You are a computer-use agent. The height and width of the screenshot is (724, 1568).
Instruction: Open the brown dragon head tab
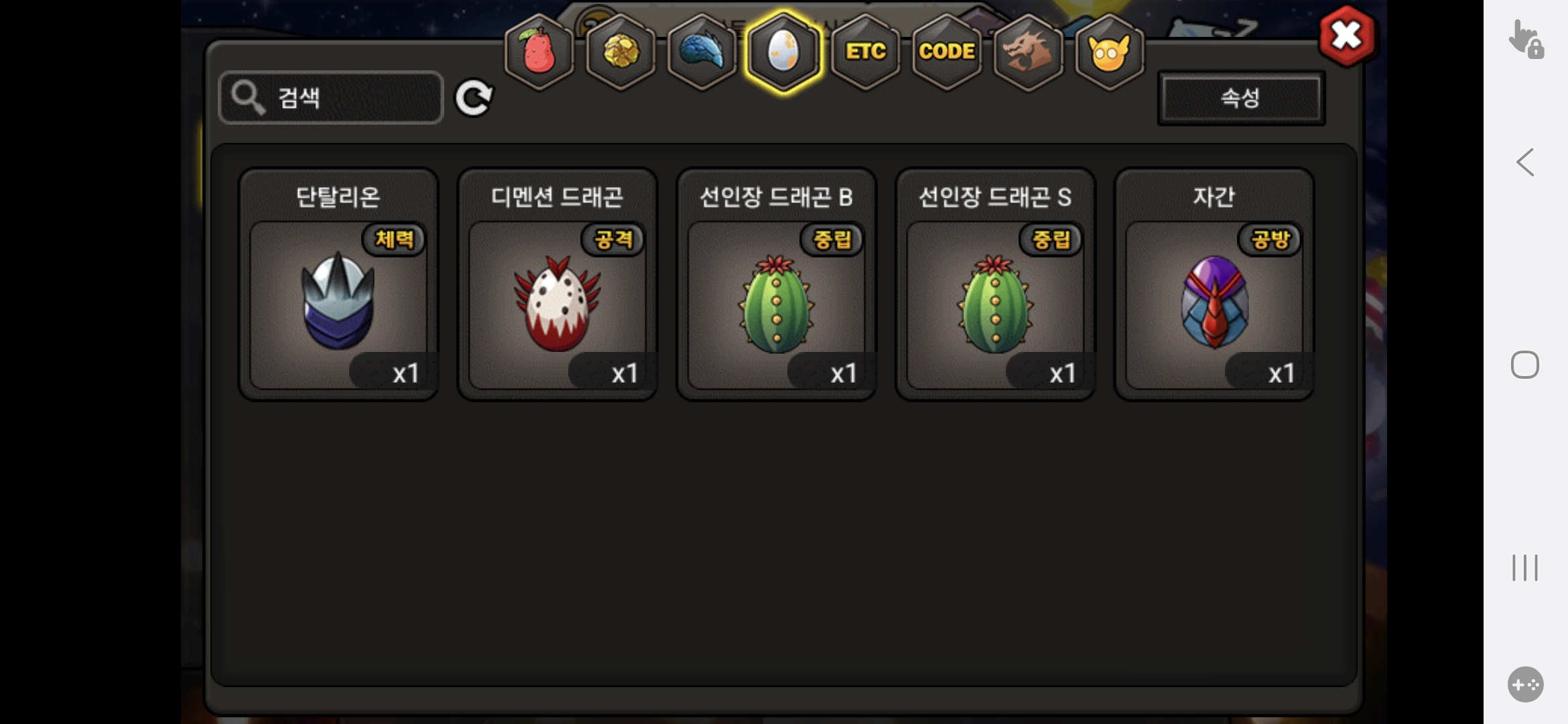[x=1028, y=52]
